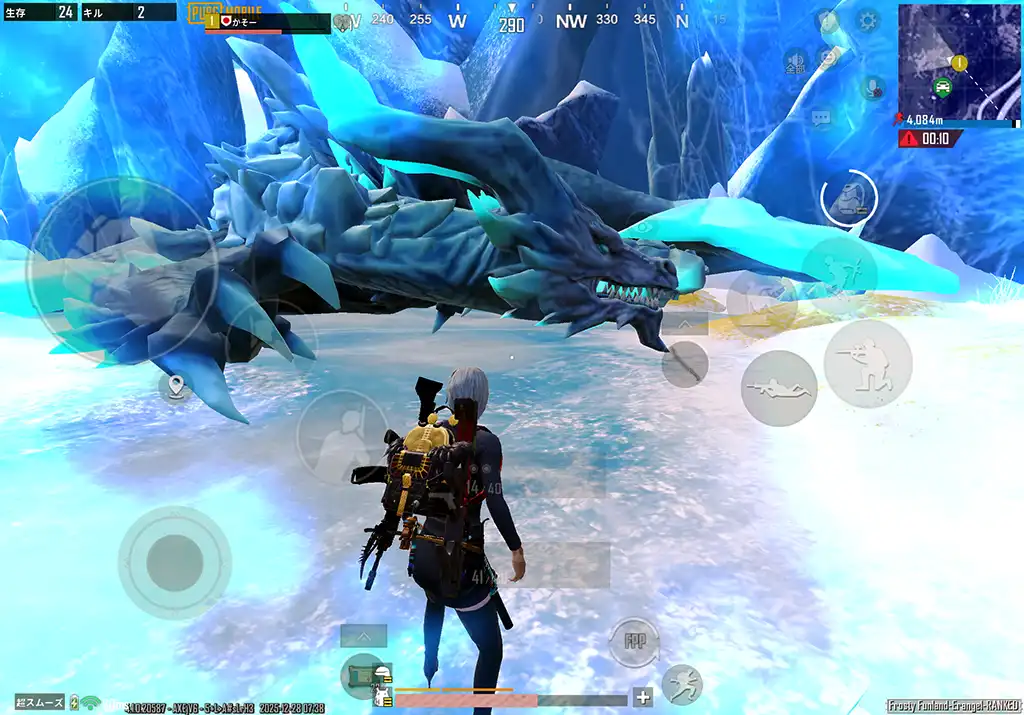Select the green supply item slot
1024x715 pixels.
pyautogui.click(x=363, y=675)
